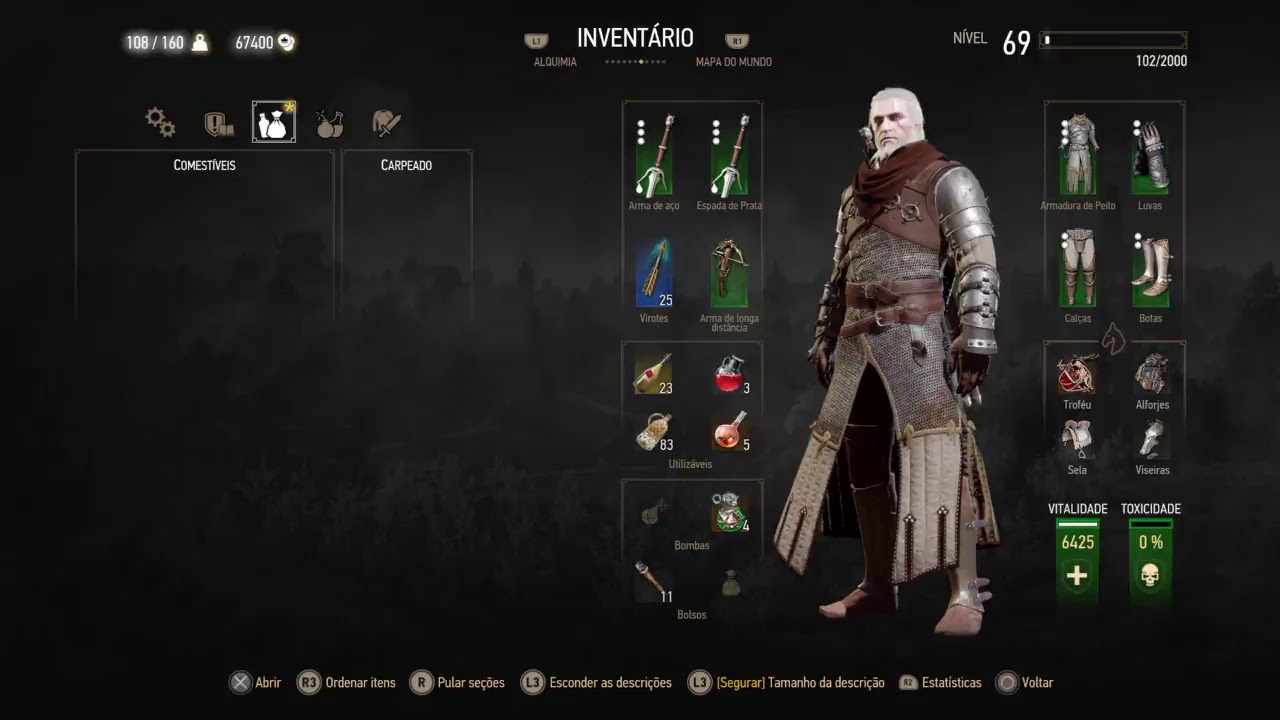1280x720 pixels.
Task: Open the weapons and armor filter icon
Action: [x=386, y=120]
